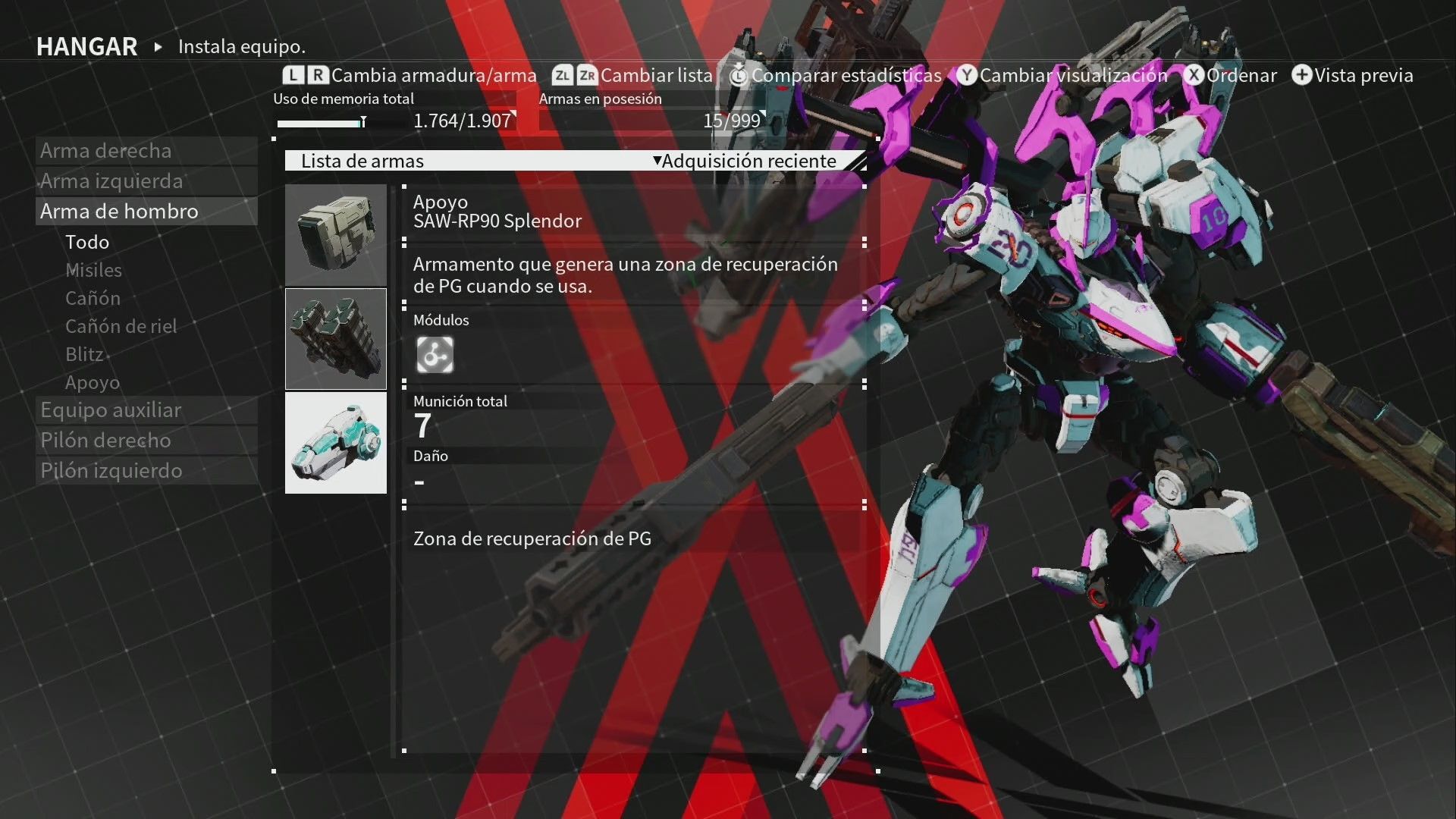Pick the grey box-shaped shoulder weapon thumbnail
The image size is (1456, 819).
pos(336,235)
